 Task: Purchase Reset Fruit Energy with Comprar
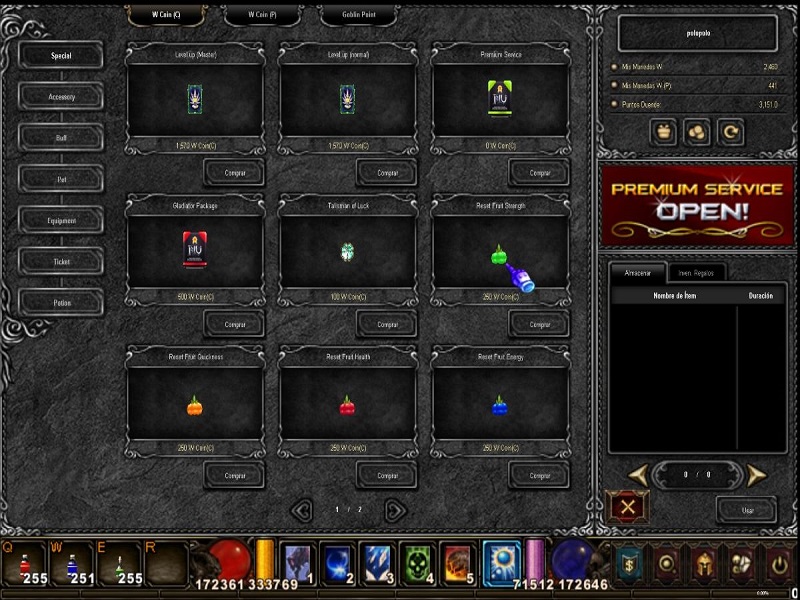tap(539, 475)
